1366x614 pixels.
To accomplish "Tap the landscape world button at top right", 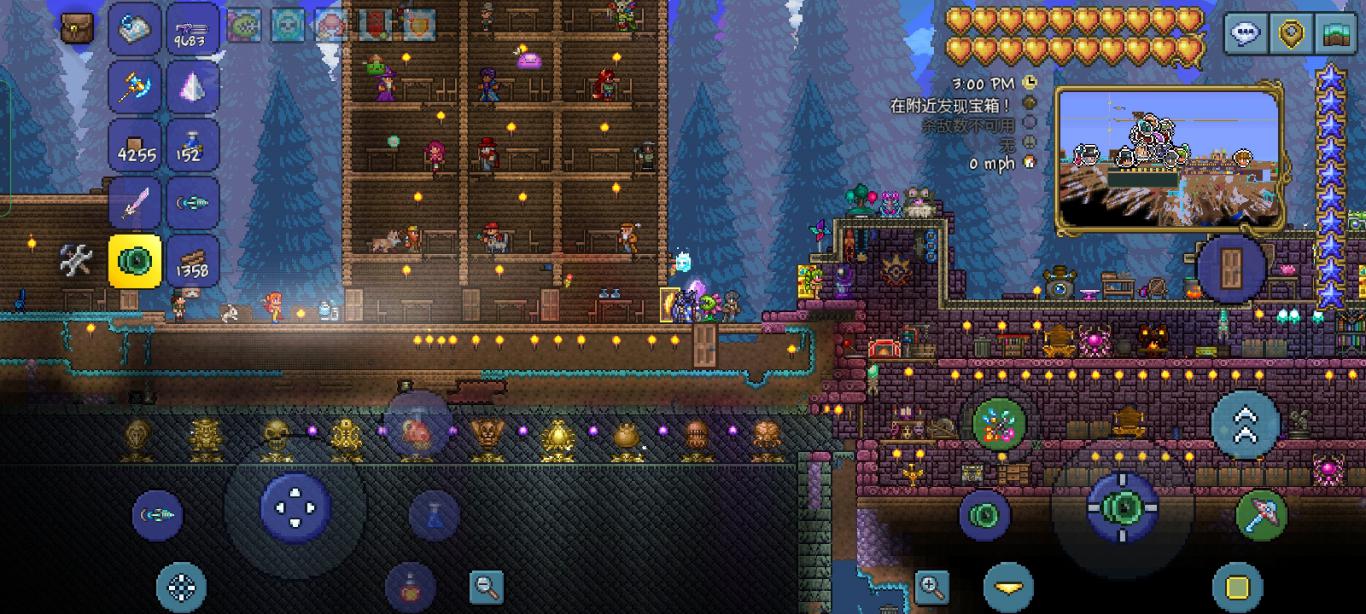I will click(1336, 34).
